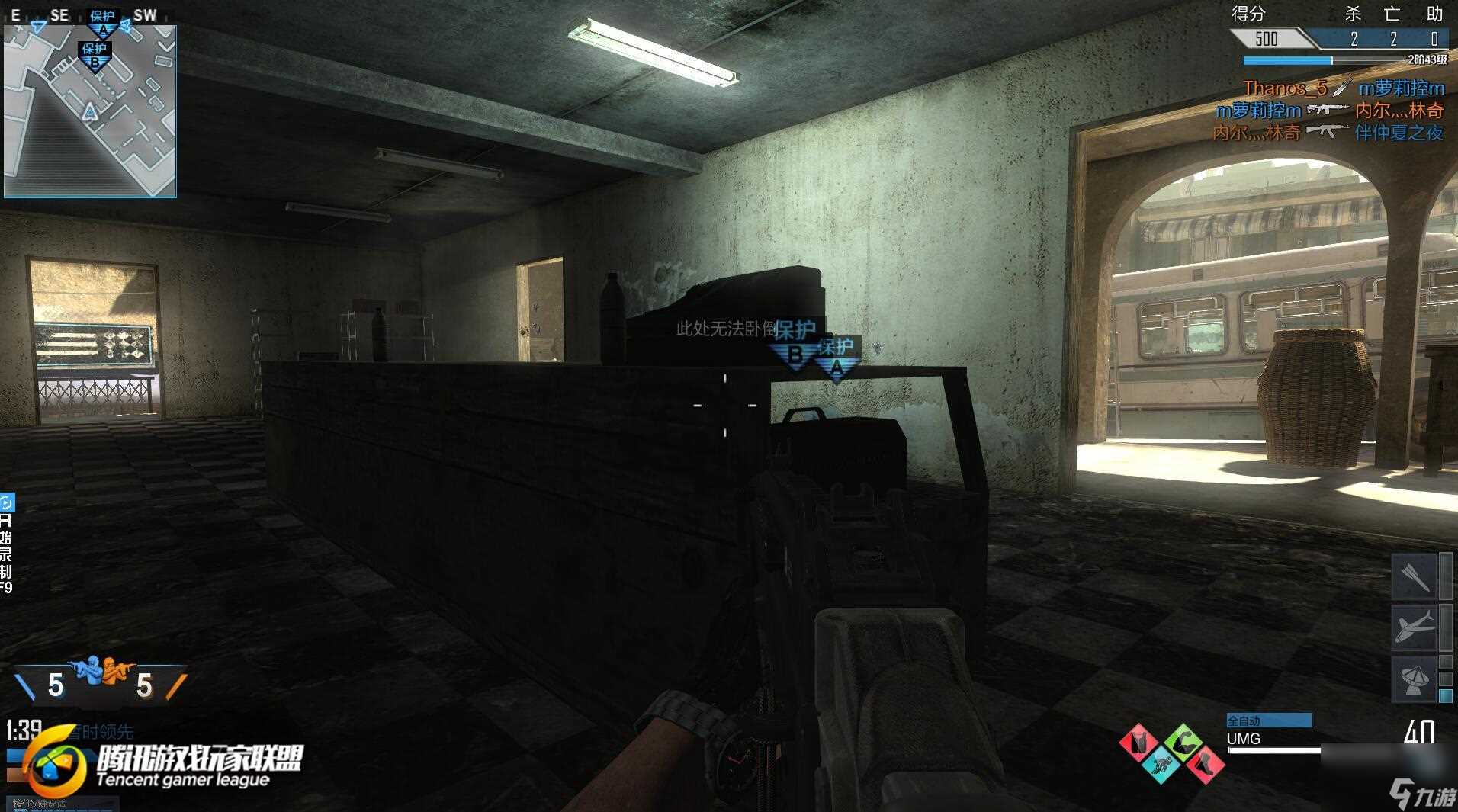Click the red boot perk diamond

click(1205, 763)
